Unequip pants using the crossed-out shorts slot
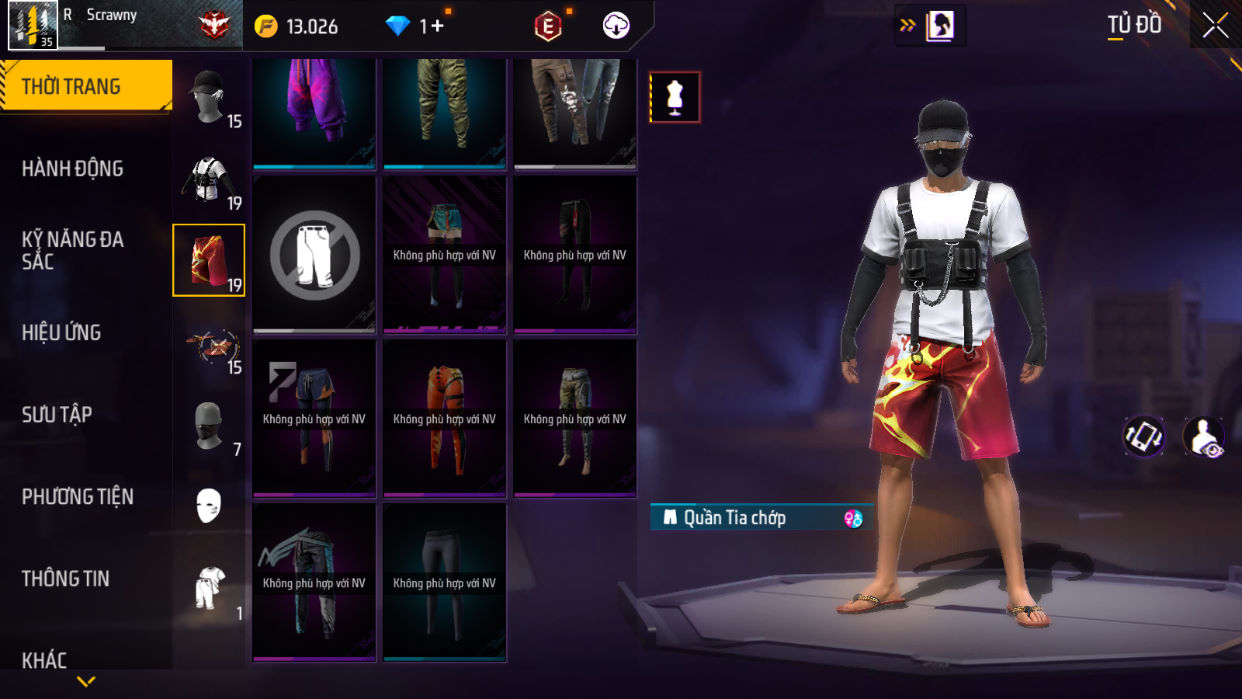Screen dimensions: 1242x699 pyautogui.click(x=314, y=255)
